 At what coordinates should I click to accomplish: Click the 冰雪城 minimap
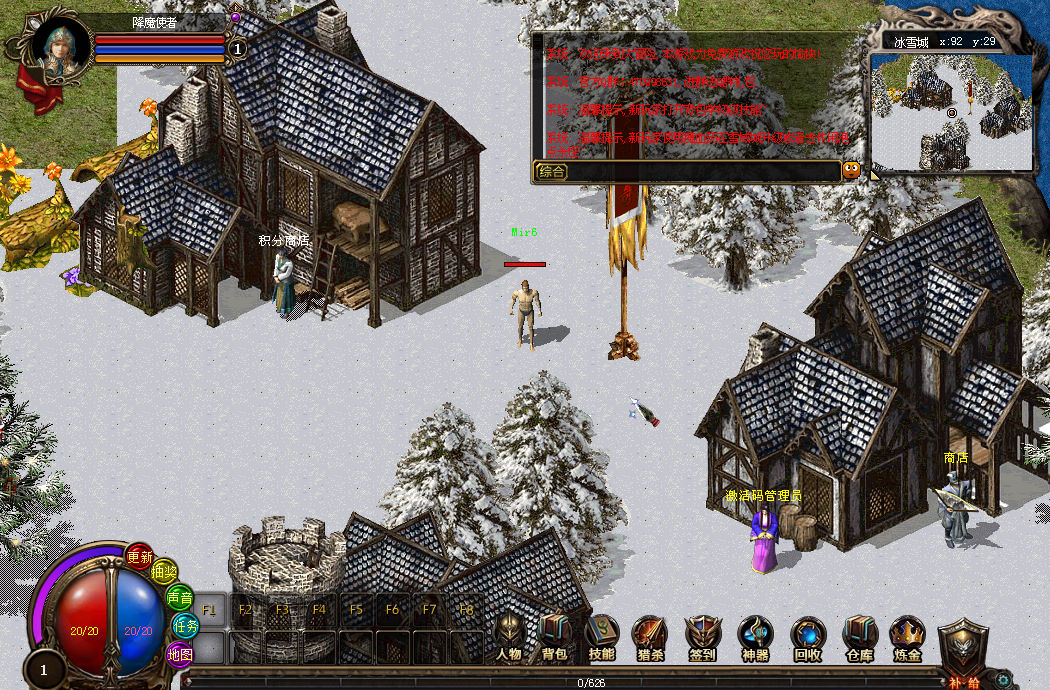pos(951,110)
